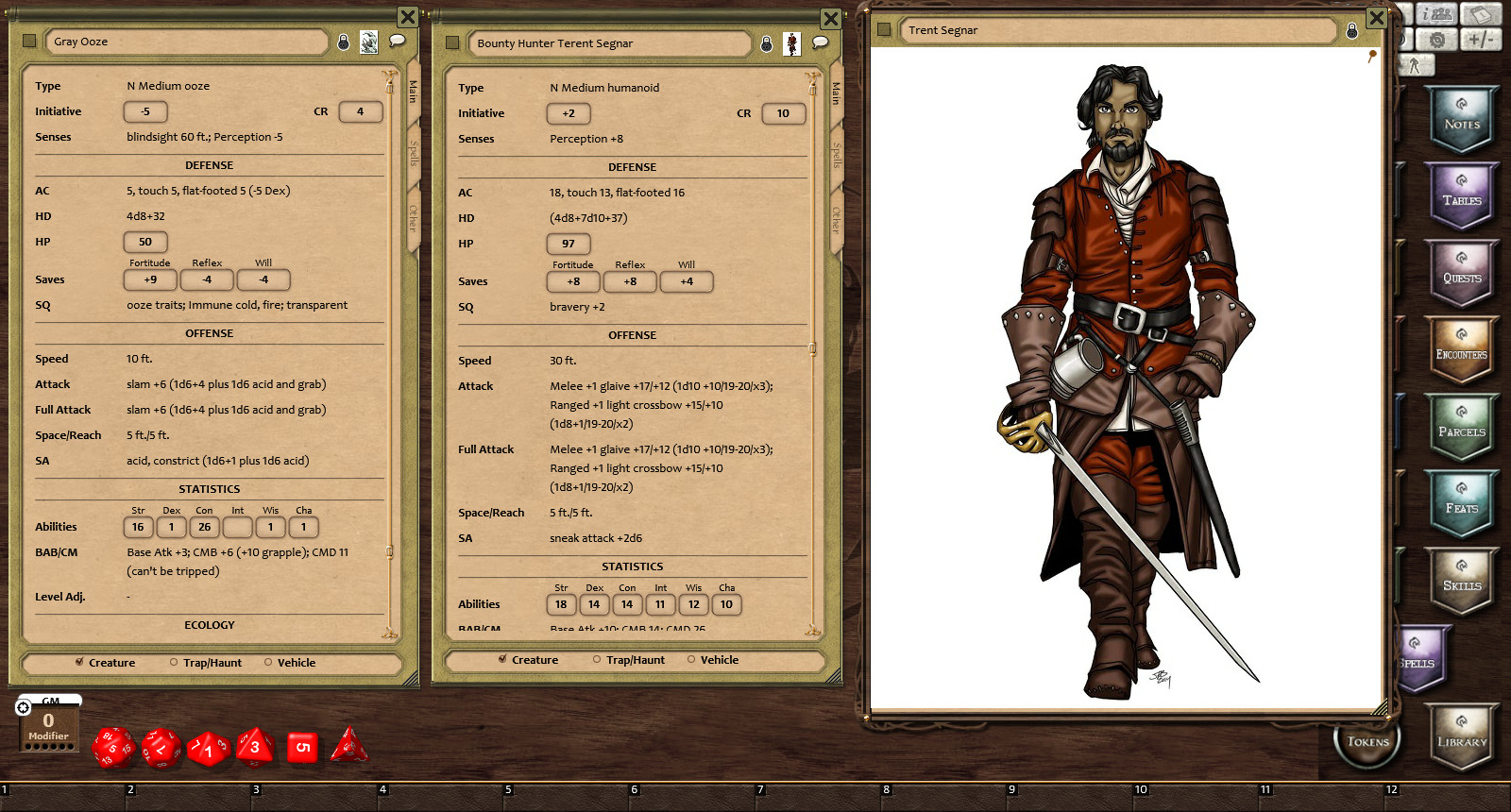
Task: Open the Options gear icon
Action: pyautogui.click(x=1437, y=40)
